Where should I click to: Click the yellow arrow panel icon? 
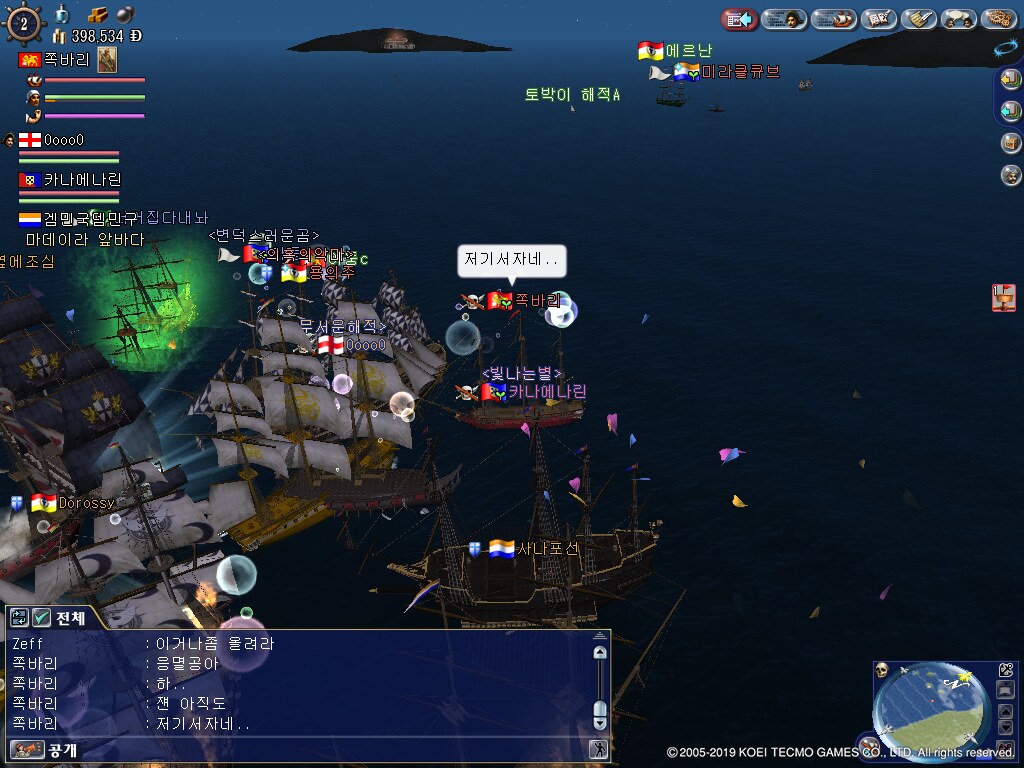pos(1011,81)
